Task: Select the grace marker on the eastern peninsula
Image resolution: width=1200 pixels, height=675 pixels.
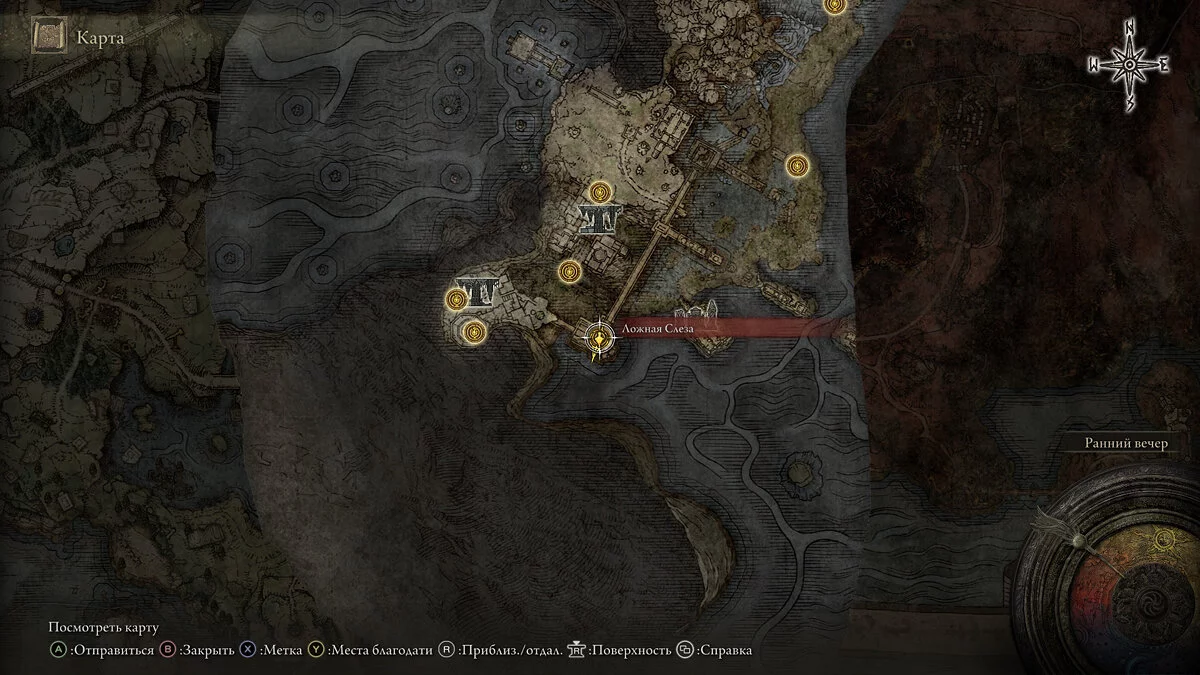Action: (796, 165)
